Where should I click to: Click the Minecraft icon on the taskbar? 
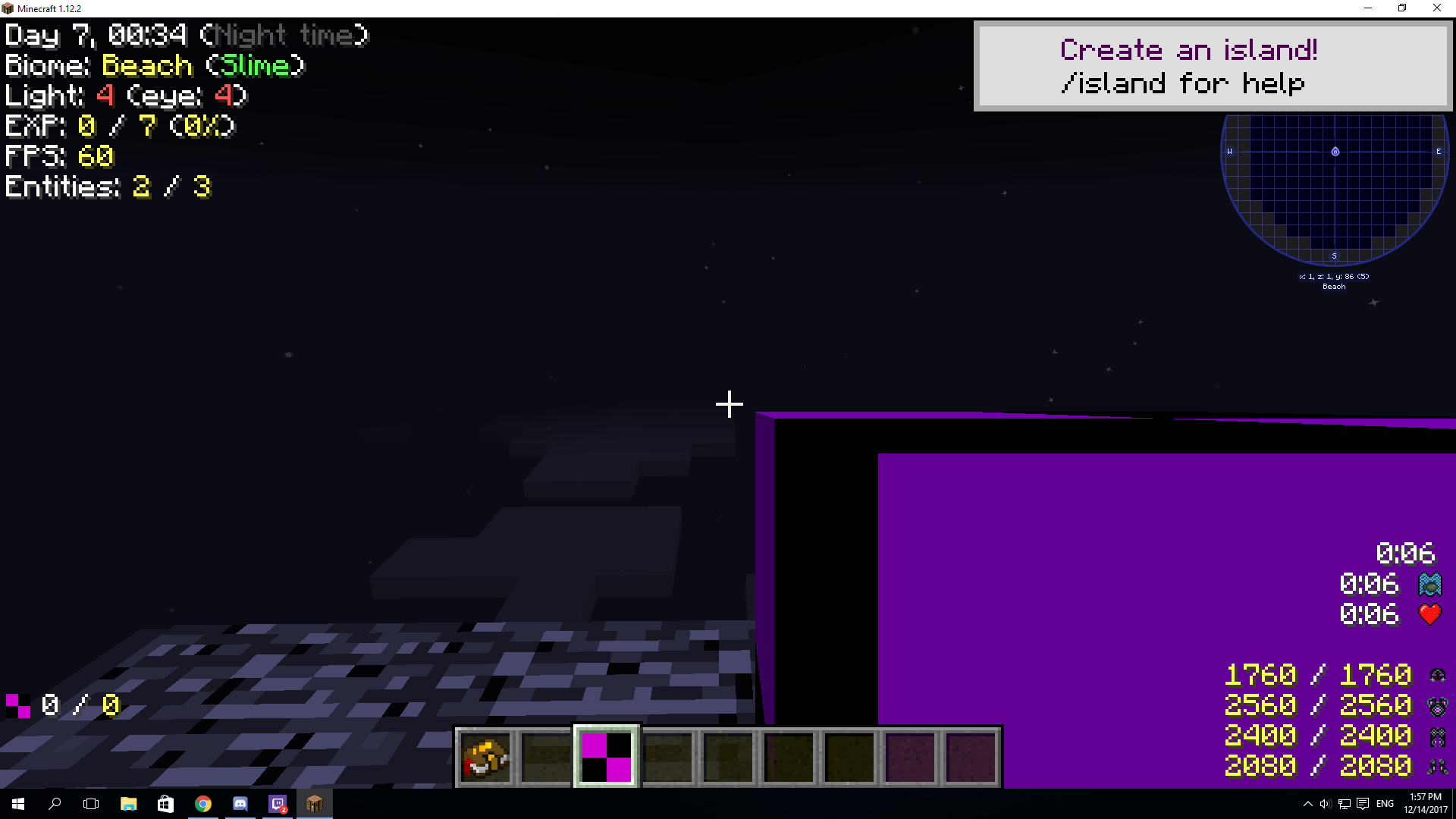315,804
